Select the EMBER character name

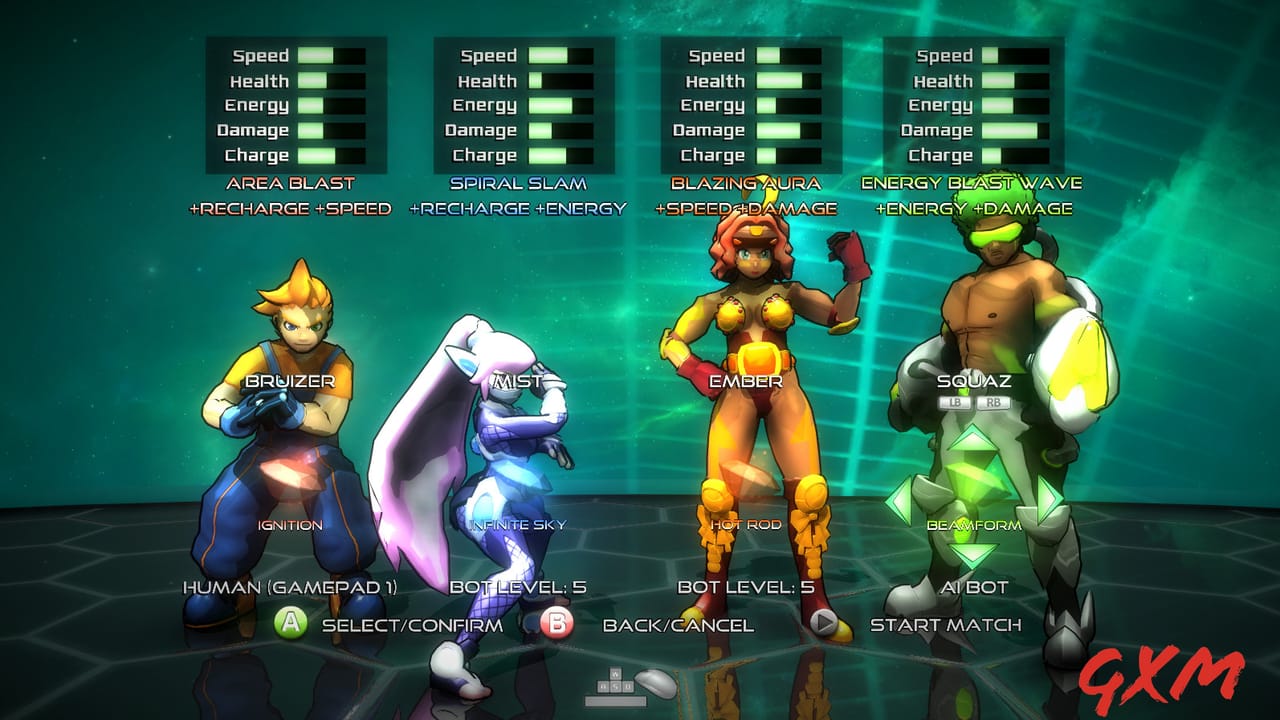click(x=748, y=381)
